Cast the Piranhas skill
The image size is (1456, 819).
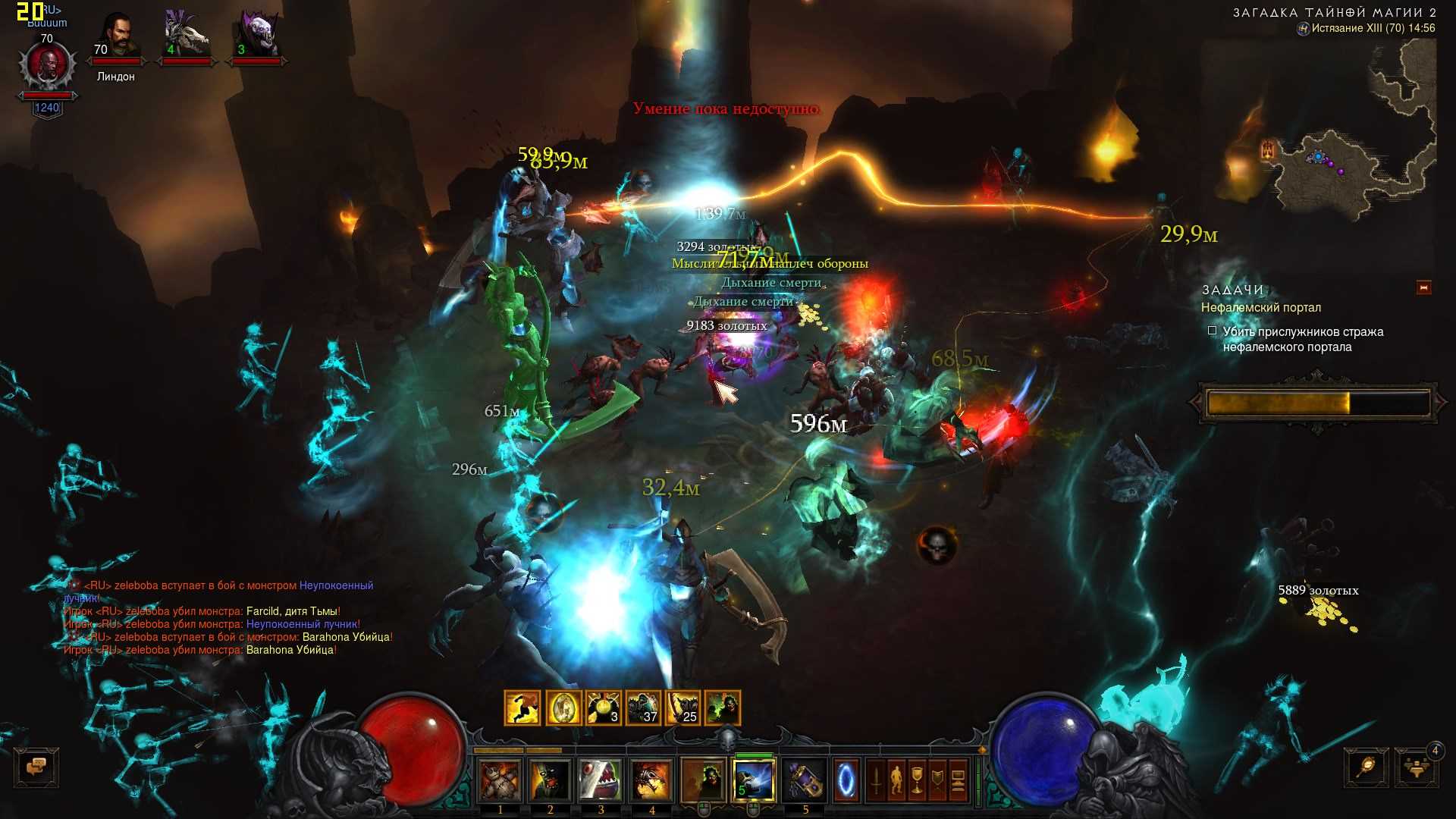point(601,780)
